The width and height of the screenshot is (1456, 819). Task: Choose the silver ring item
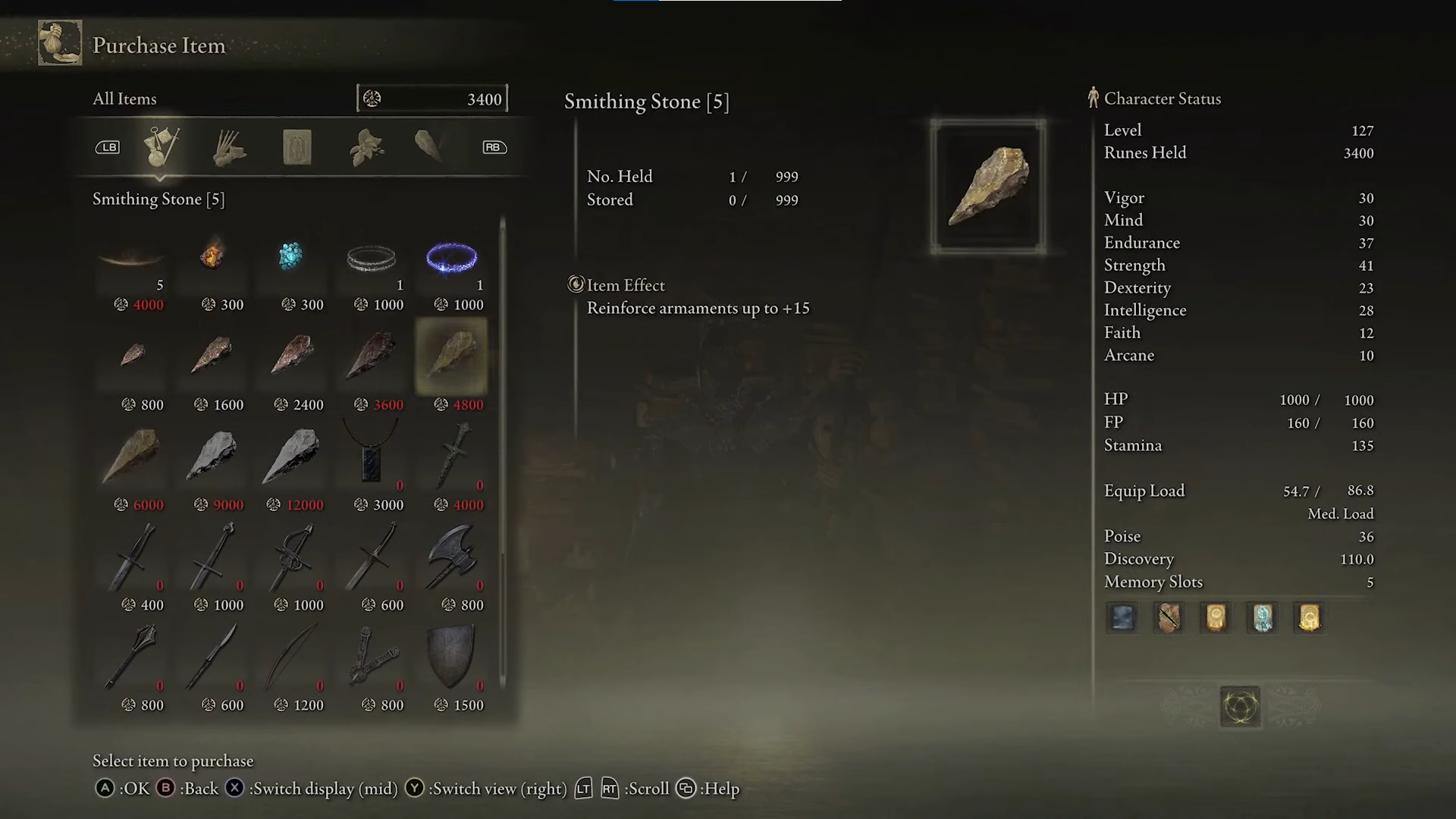tap(372, 259)
